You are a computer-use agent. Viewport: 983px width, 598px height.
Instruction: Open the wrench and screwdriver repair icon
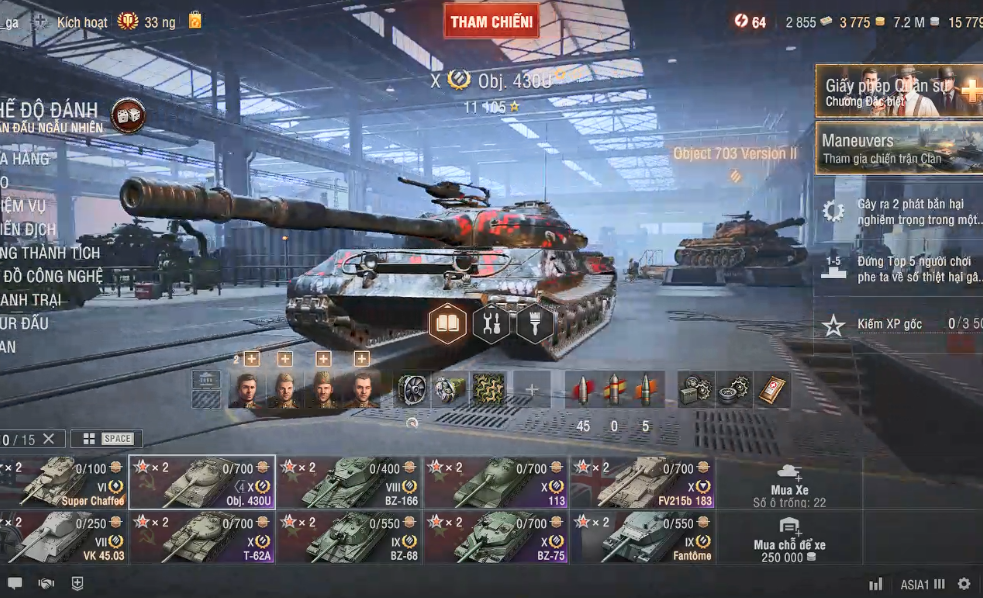coord(491,323)
